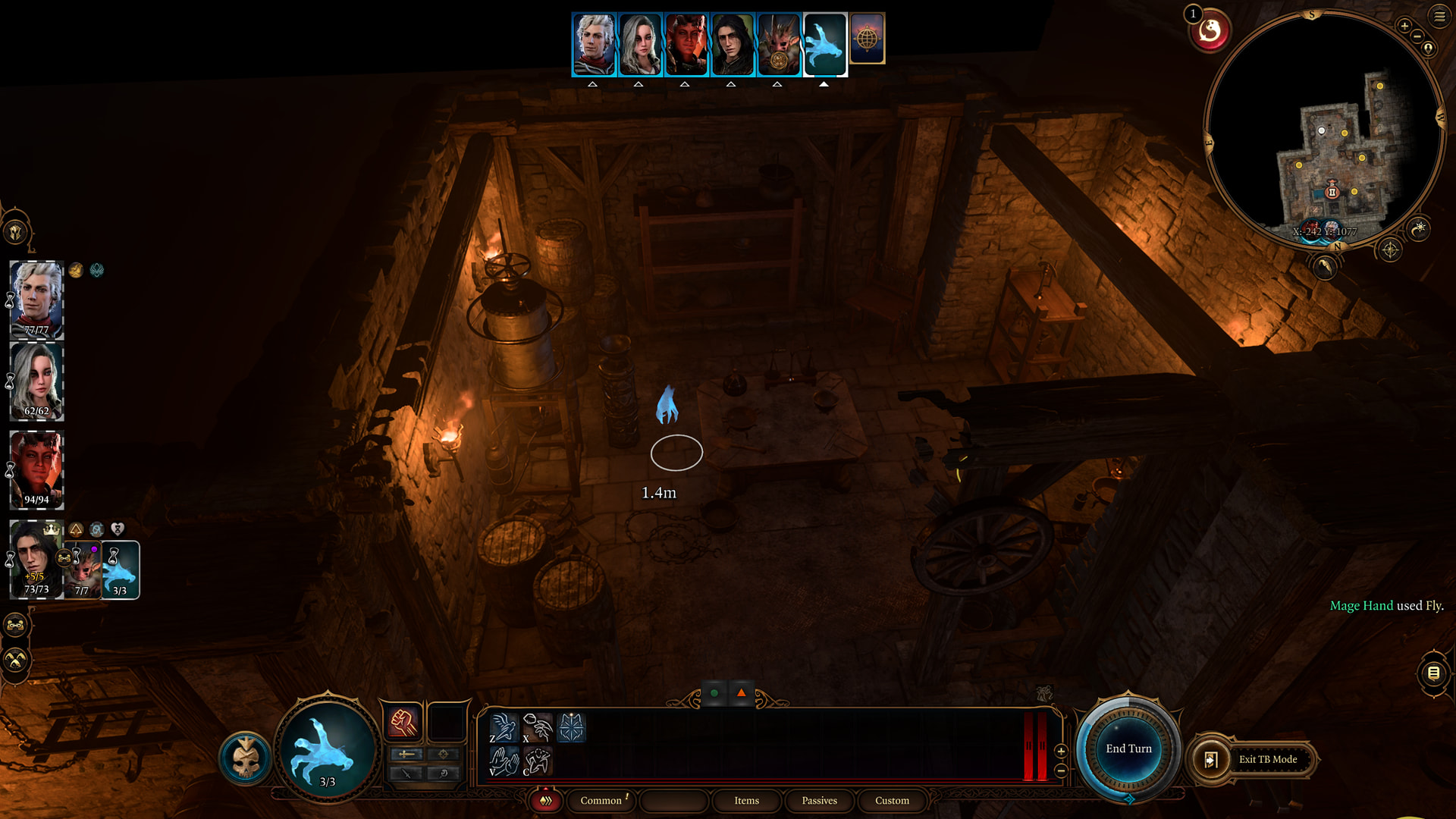The width and height of the screenshot is (1456, 819).
Task: Select the white-haired male party portrait
Action: tap(36, 300)
